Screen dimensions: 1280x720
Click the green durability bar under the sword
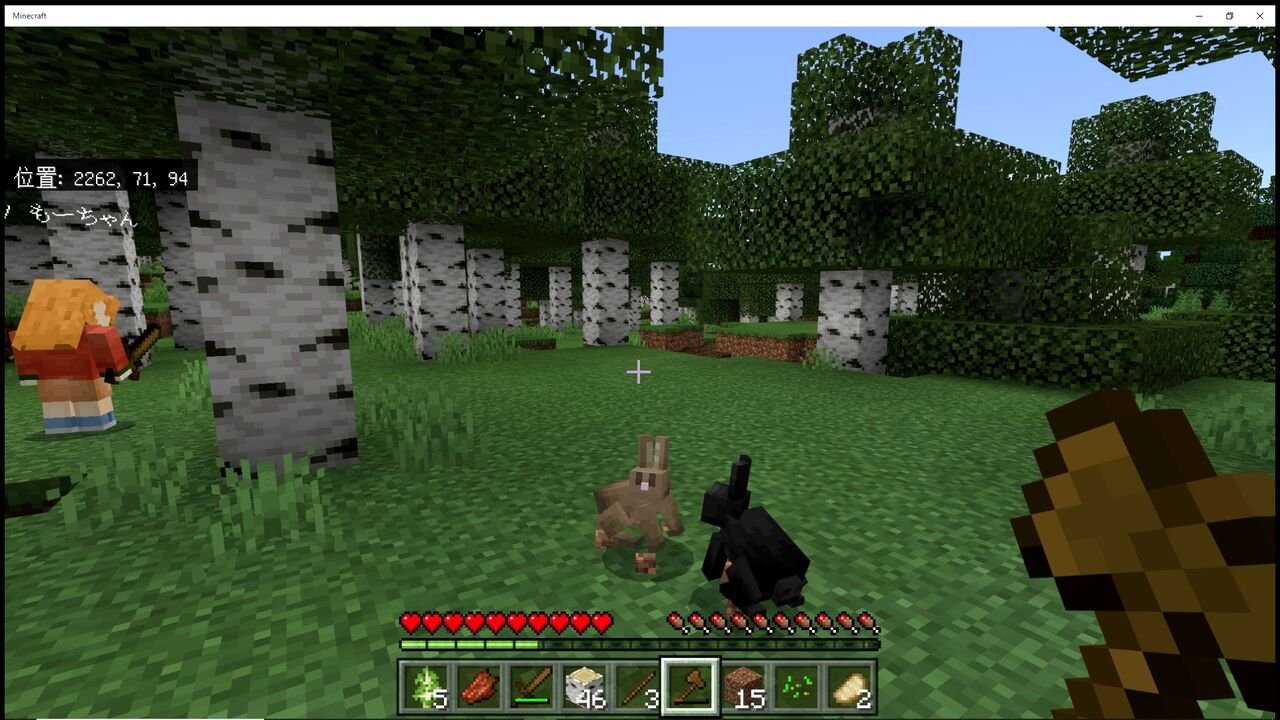pos(532,700)
